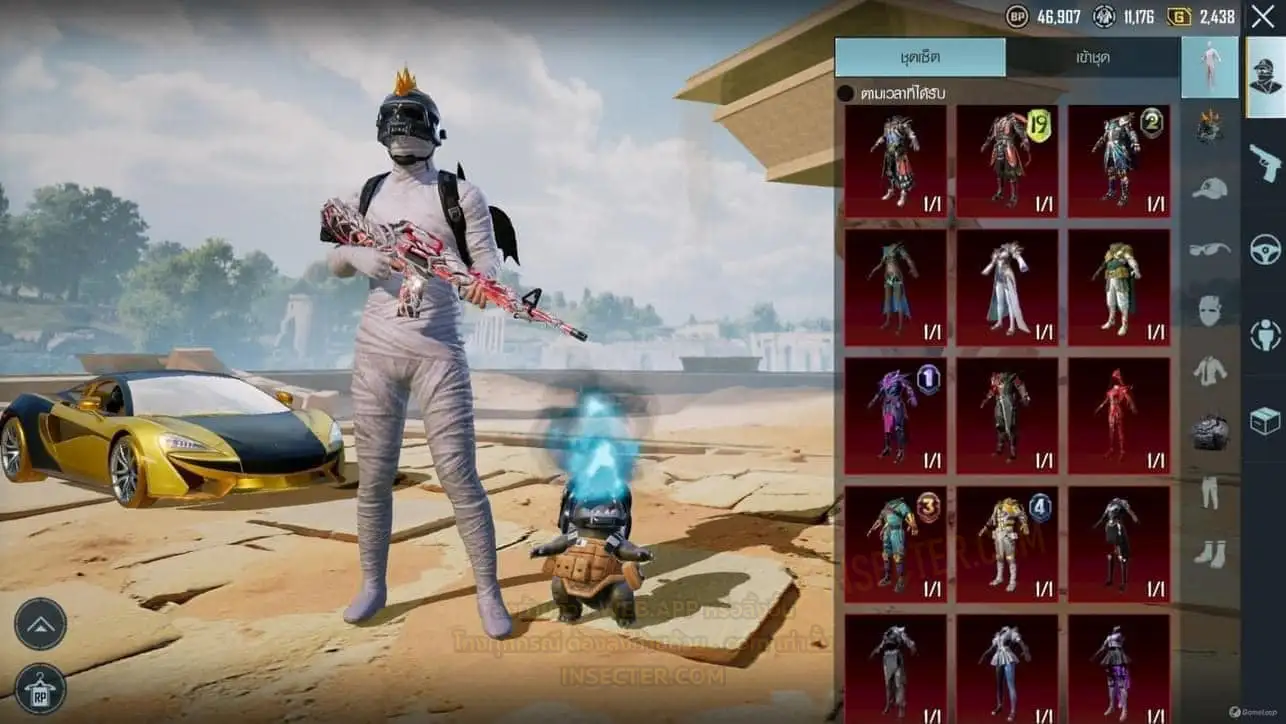The width and height of the screenshot is (1286, 724).
Task: Open the crate box section
Action: [x=1265, y=421]
